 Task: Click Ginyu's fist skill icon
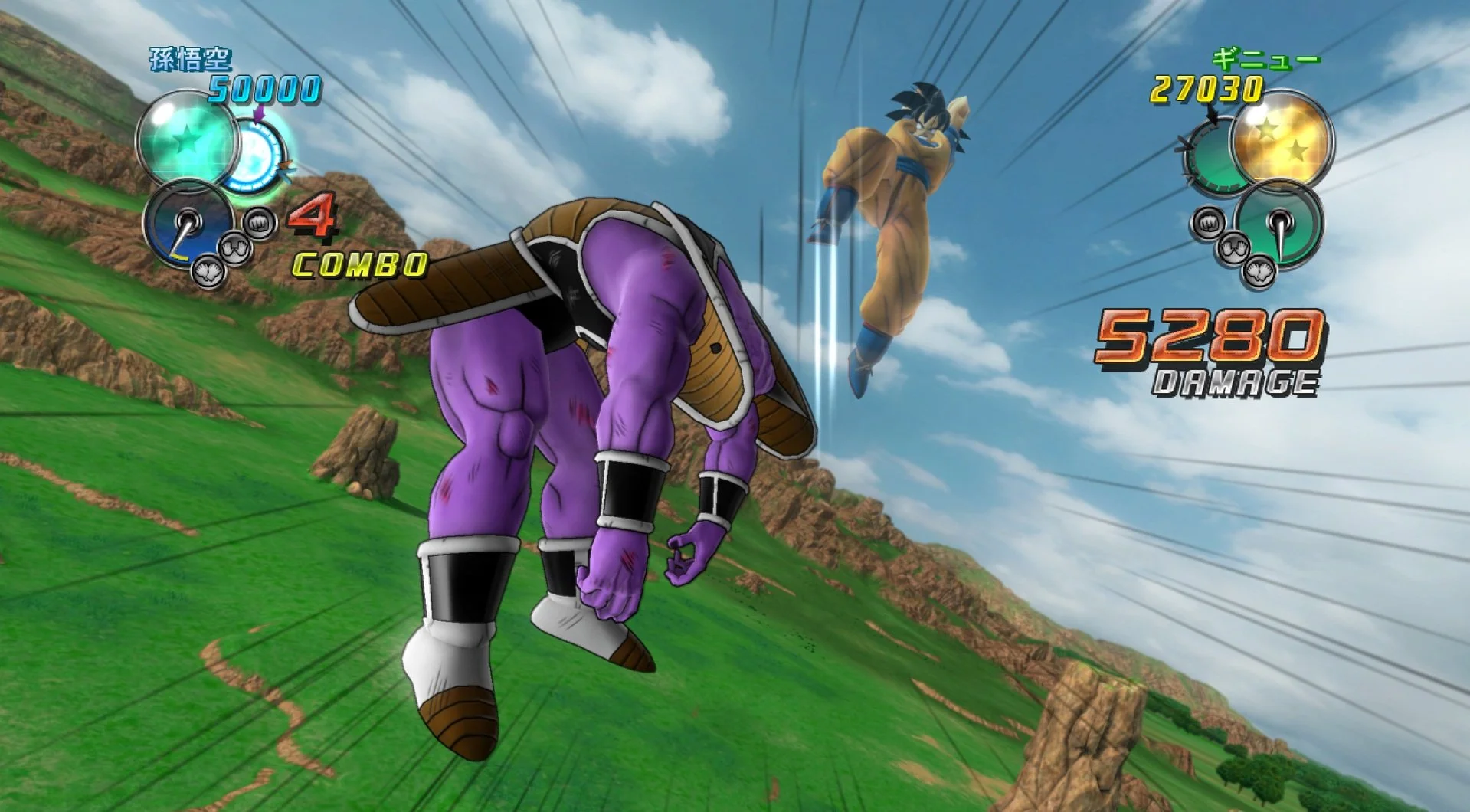1209,222
